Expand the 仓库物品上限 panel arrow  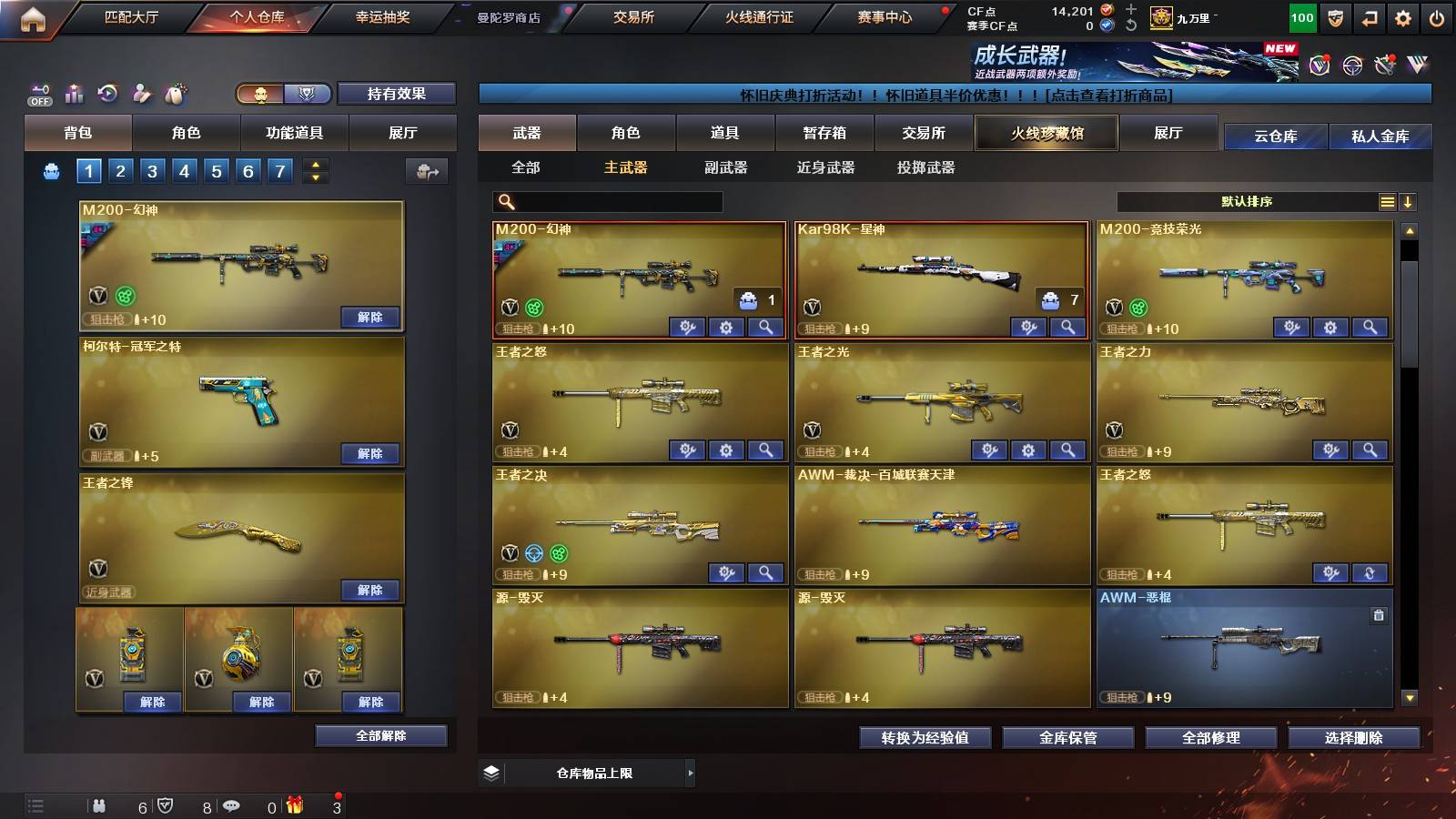click(x=692, y=774)
